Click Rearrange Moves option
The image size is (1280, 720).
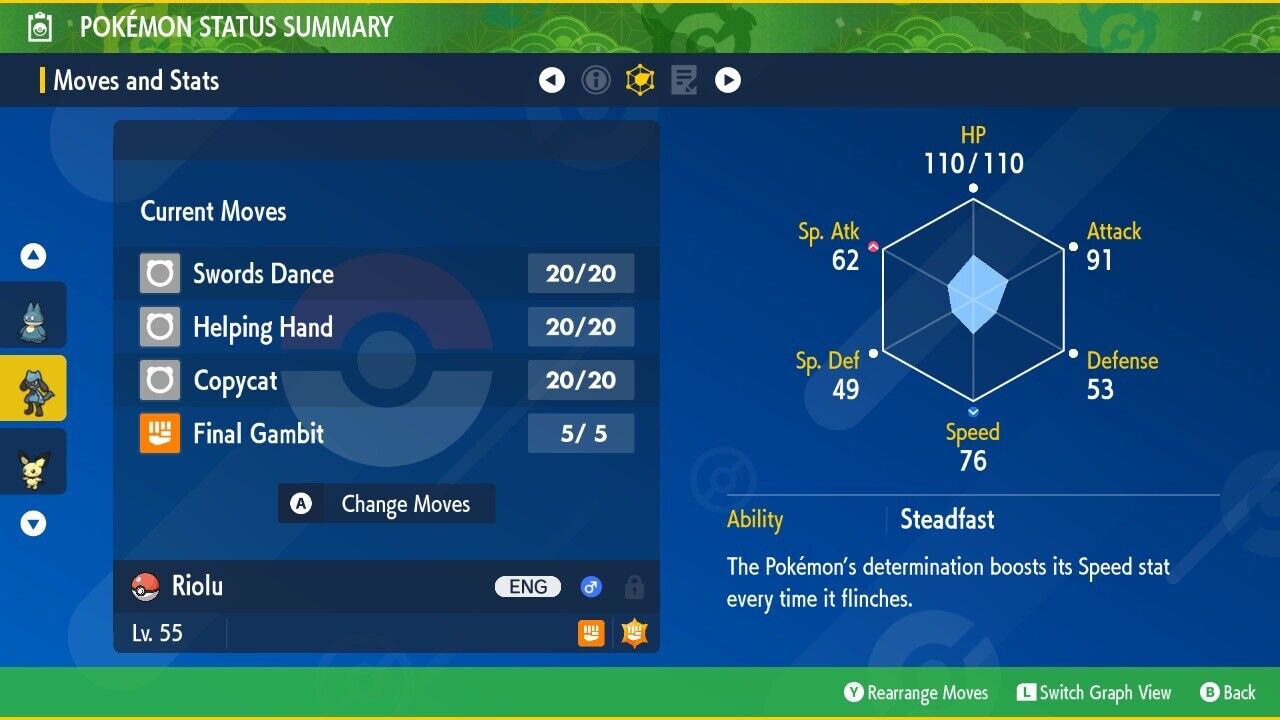916,693
